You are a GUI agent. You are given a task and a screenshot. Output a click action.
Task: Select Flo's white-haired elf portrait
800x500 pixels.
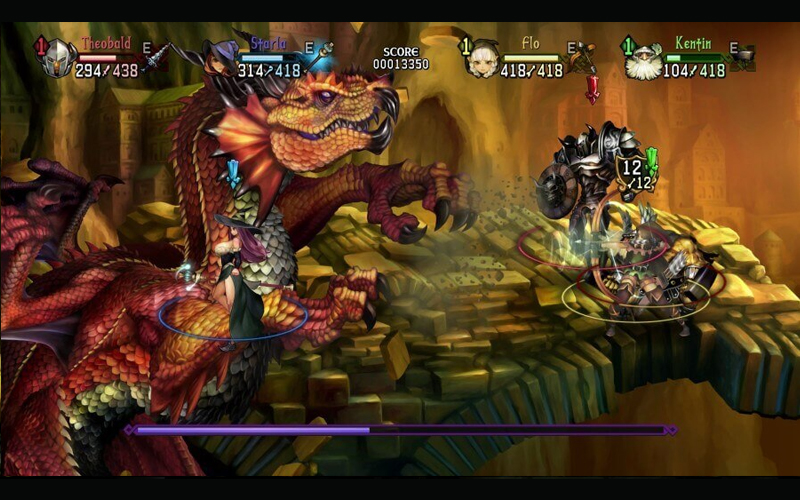[483, 59]
